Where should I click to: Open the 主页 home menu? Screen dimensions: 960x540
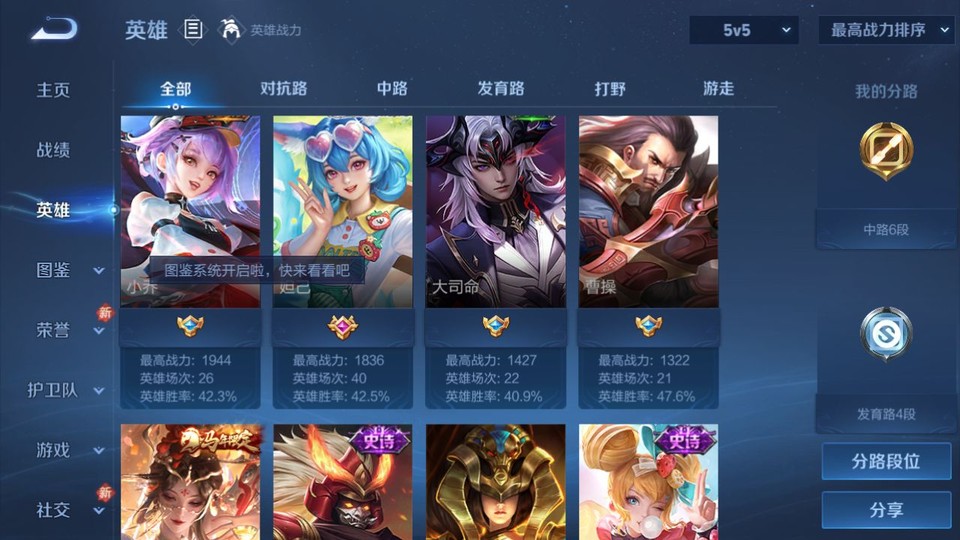point(54,90)
